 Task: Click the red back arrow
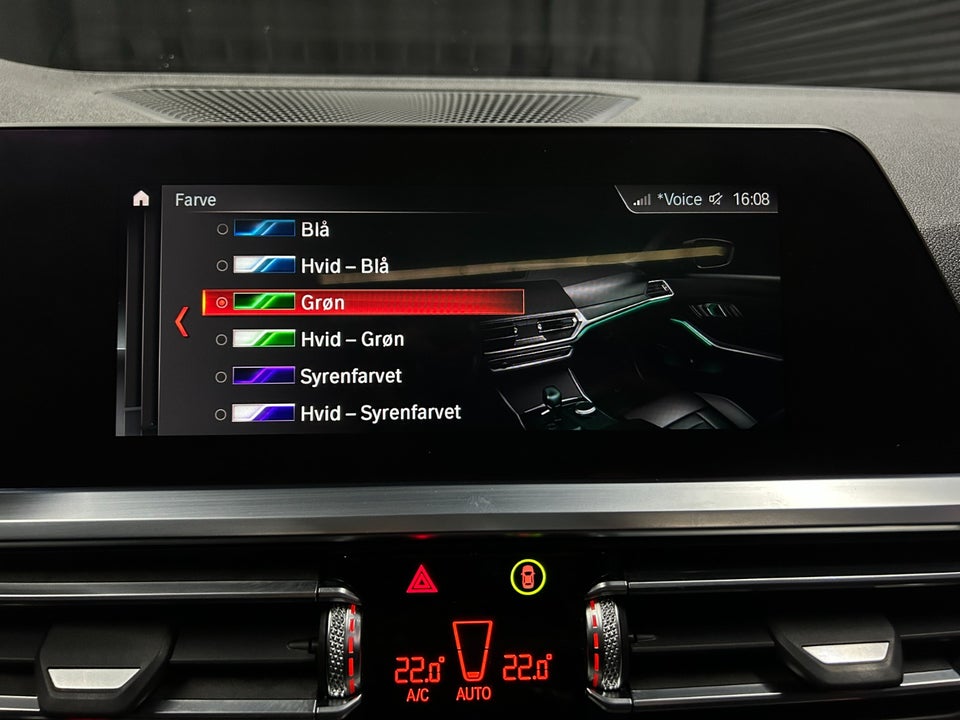181,321
